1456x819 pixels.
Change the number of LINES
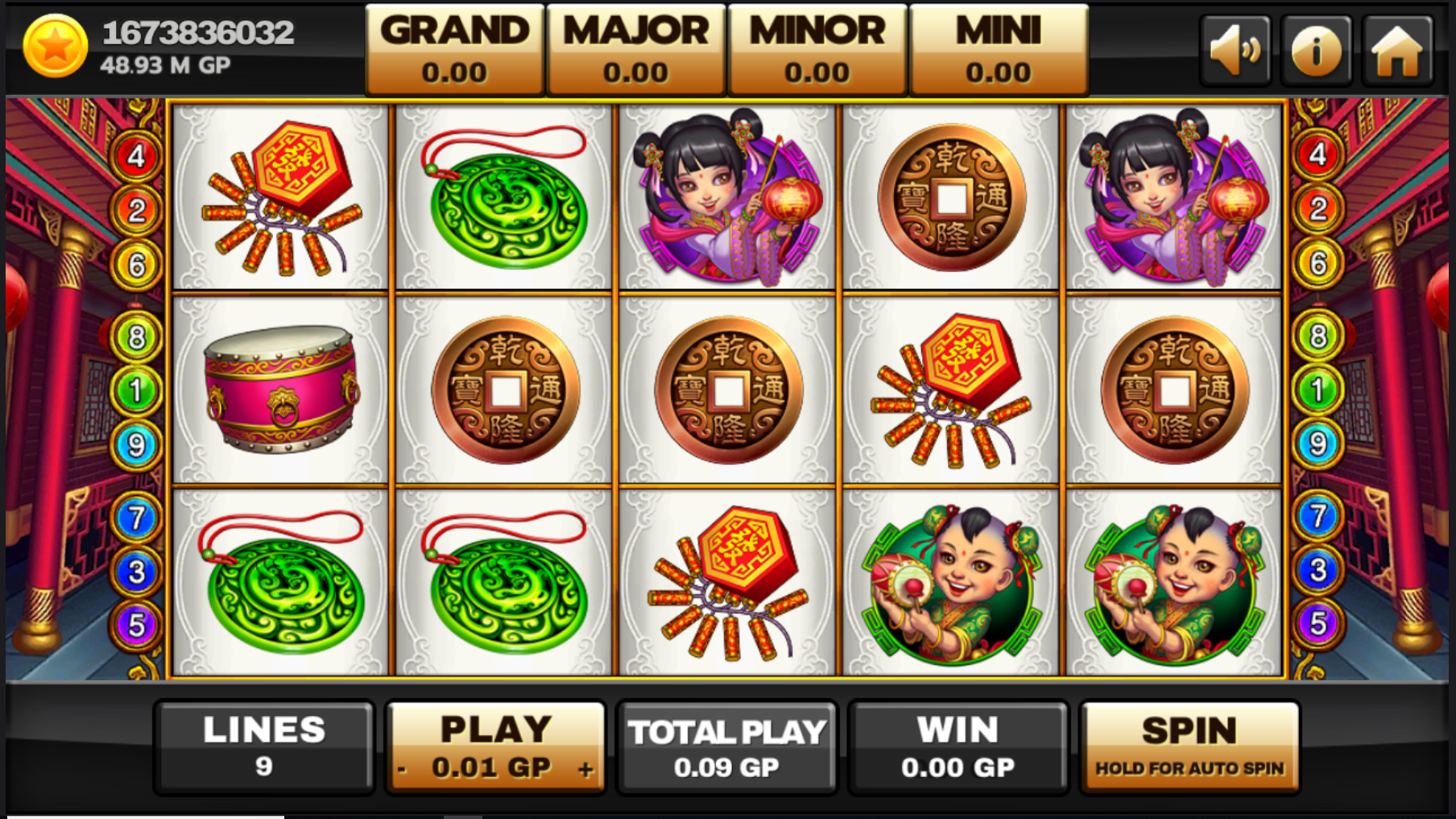pos(264,747)
